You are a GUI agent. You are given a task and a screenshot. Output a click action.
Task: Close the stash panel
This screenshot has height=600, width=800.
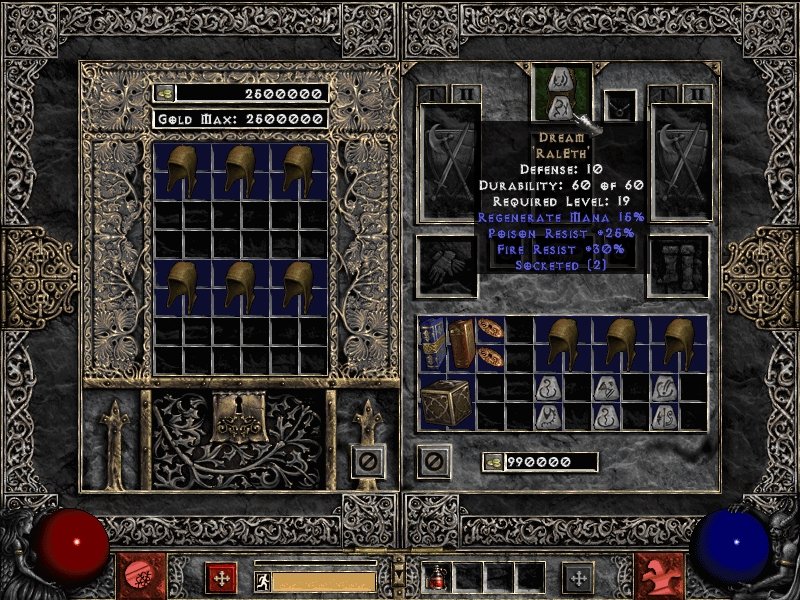368,461
